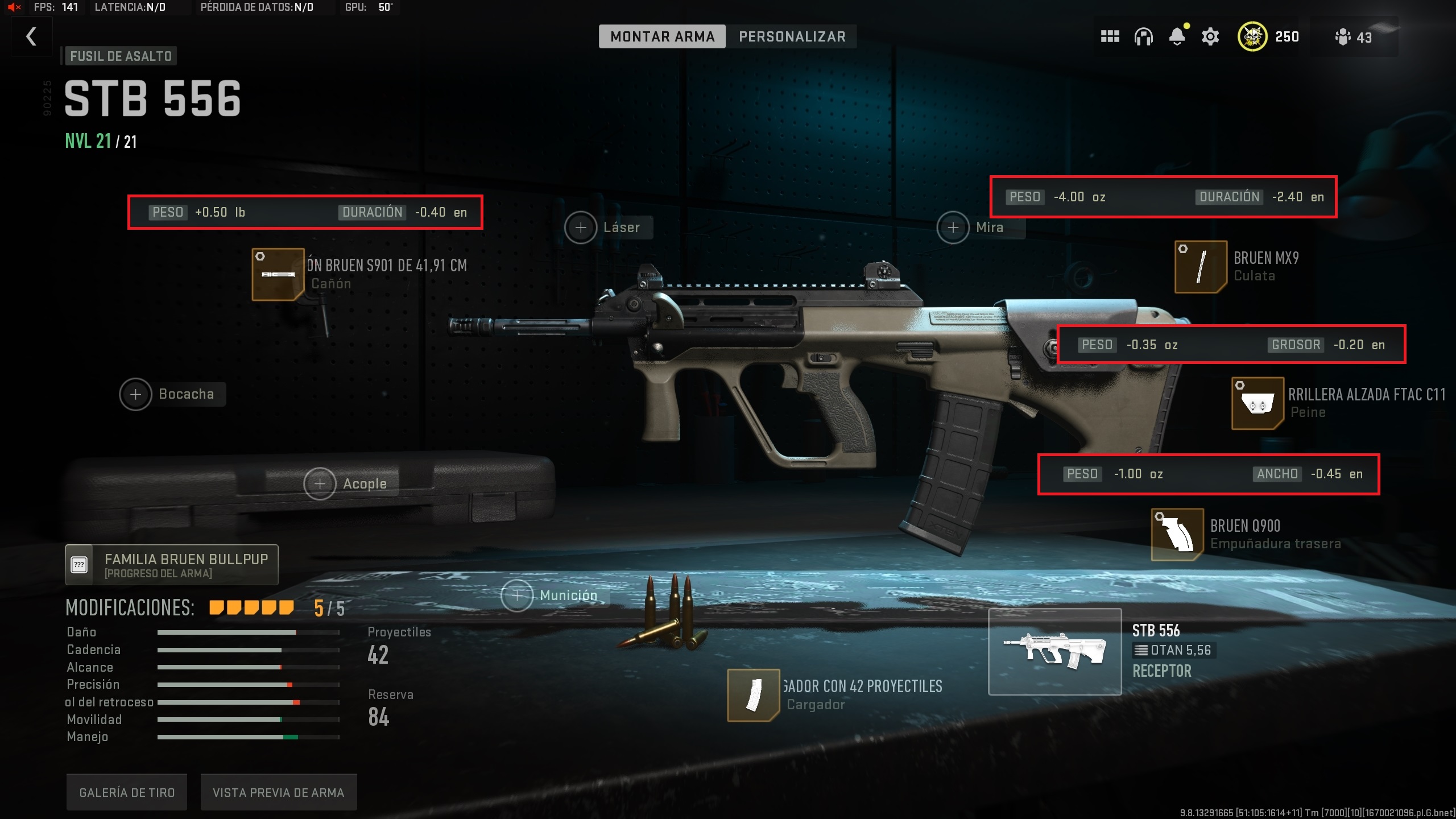
Task: Expand the Munición attachment slot
Action: [x=516, y=595]
